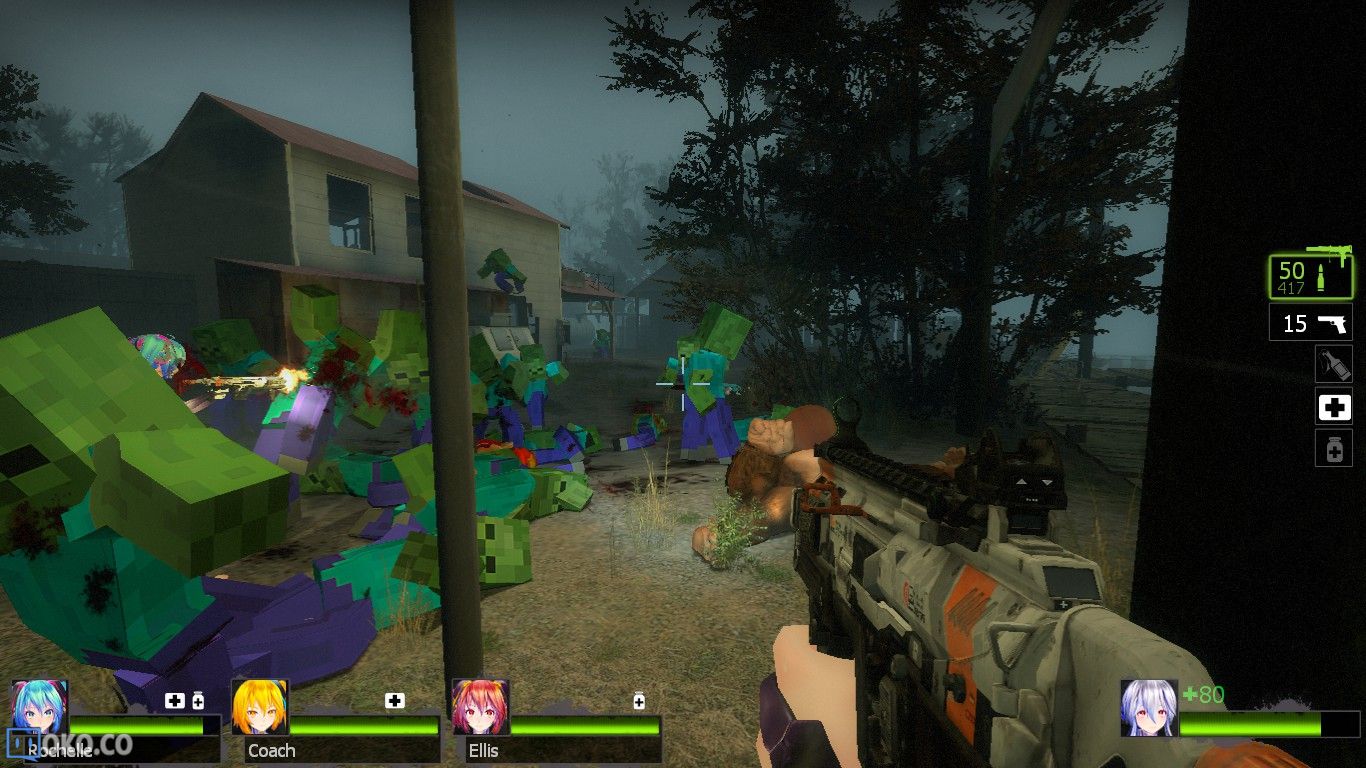Click the pills icon above Ellis's health bar
This screenshot has height=768, width=1366.
pyautogui.click(x=639, y=700)
